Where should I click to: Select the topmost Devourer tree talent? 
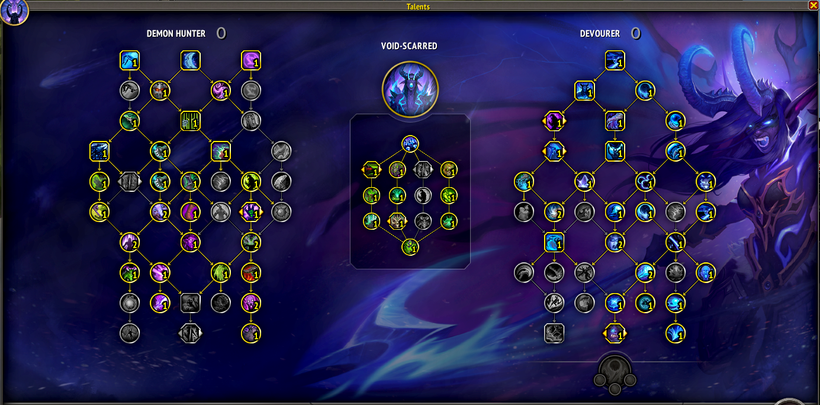coord(615,61)
